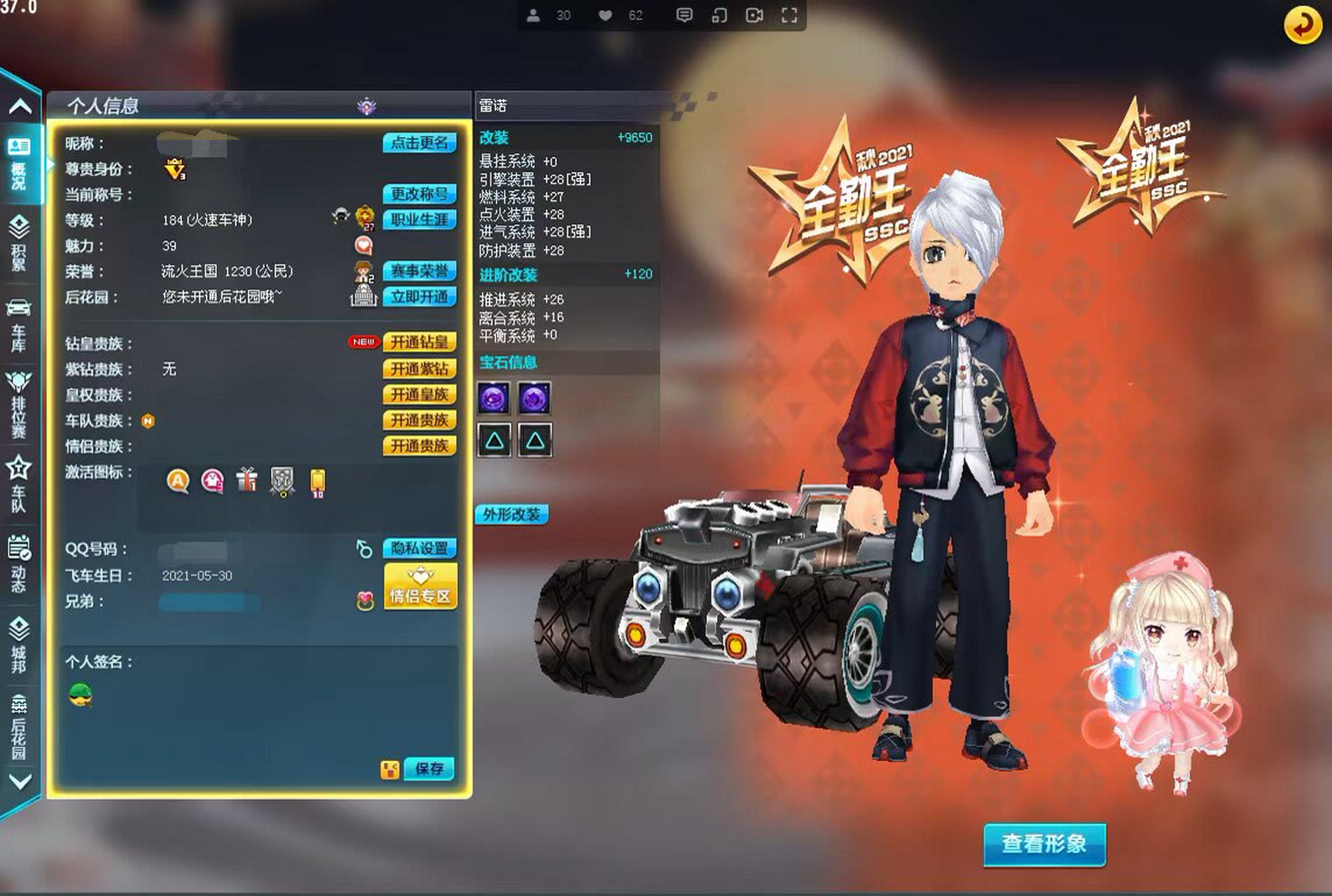Open 更改称号 to change title
This screenshot has width=1332, height=896.
tap(419, 194)
